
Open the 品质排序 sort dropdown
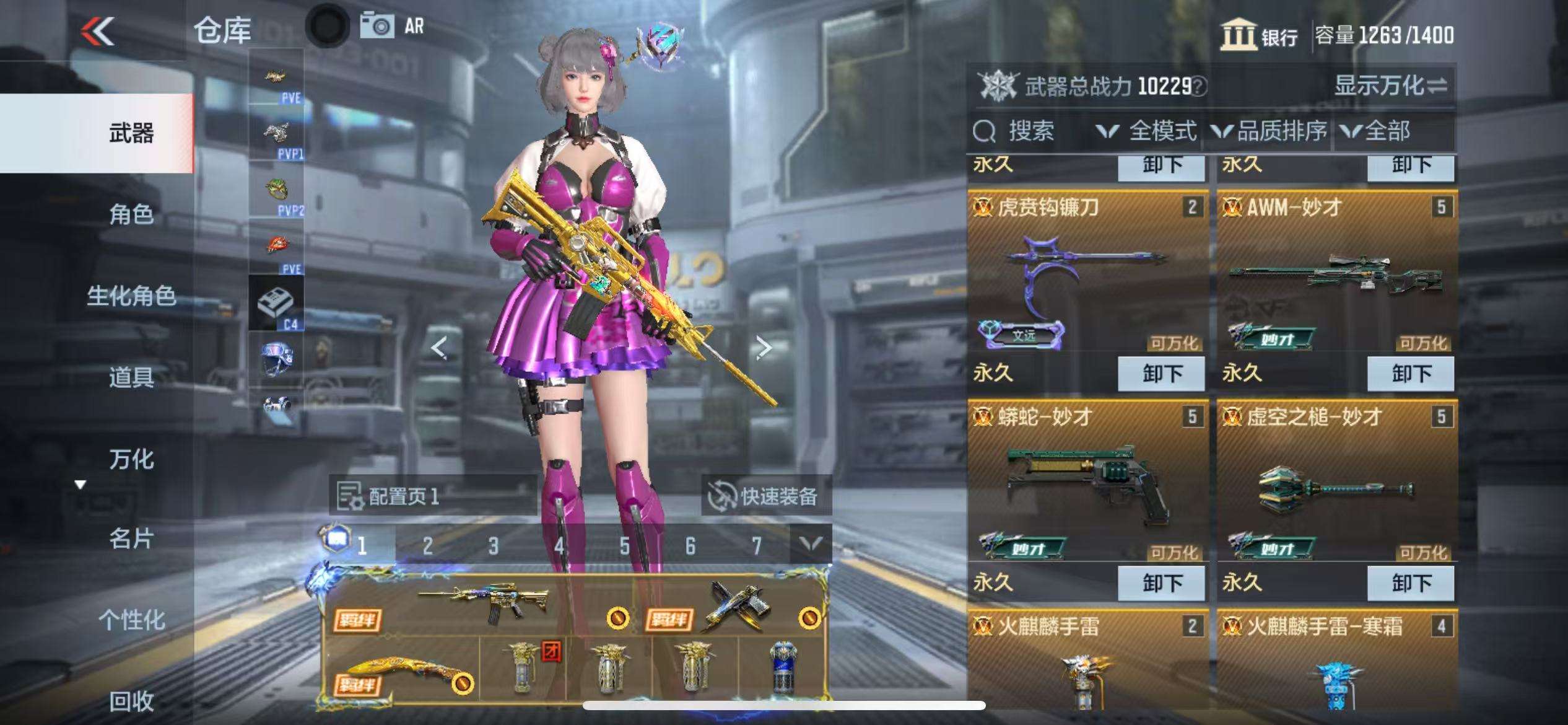point(1270,131)
